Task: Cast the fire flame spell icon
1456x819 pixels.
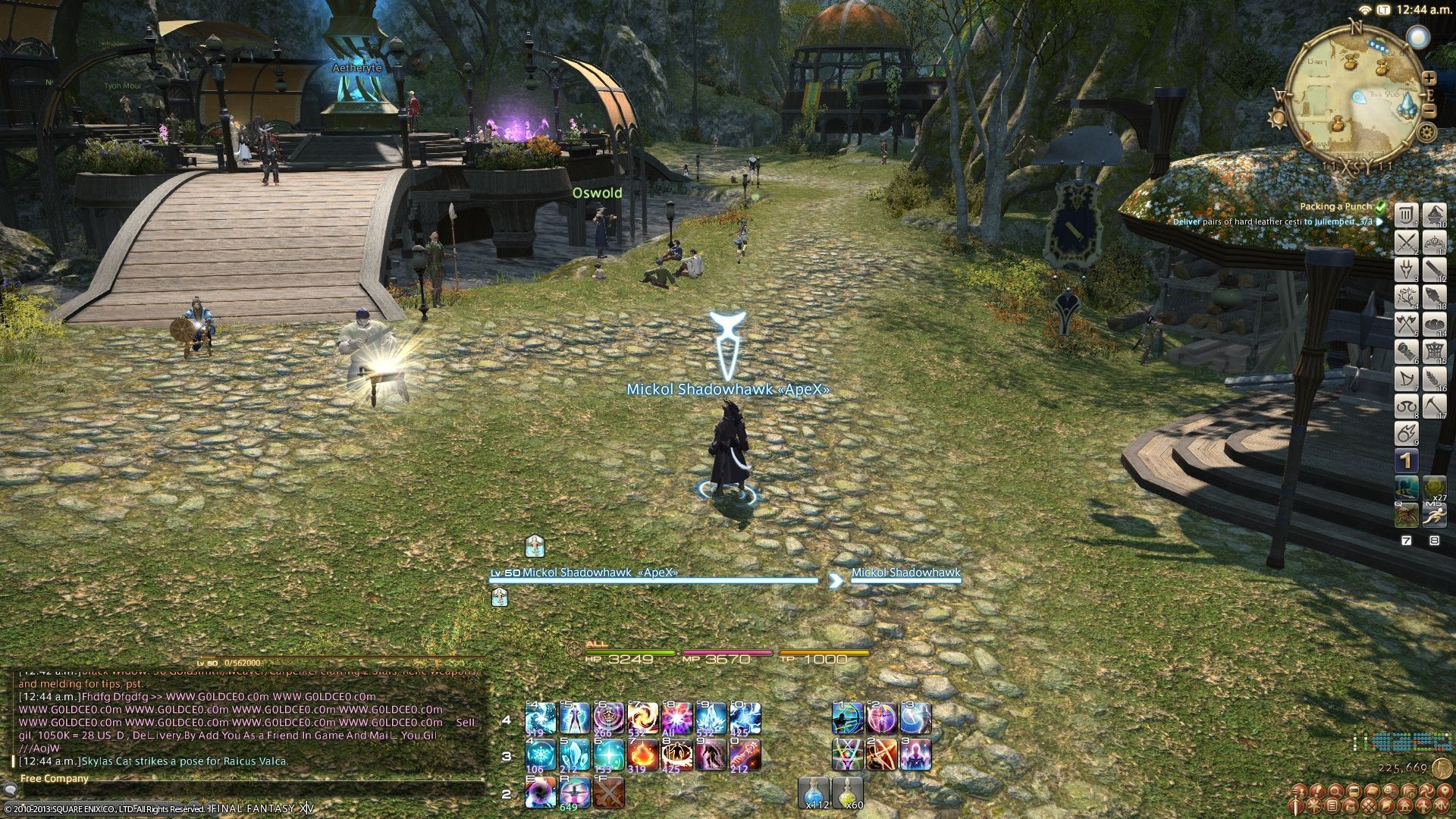Action: click(x=642, y=755)
